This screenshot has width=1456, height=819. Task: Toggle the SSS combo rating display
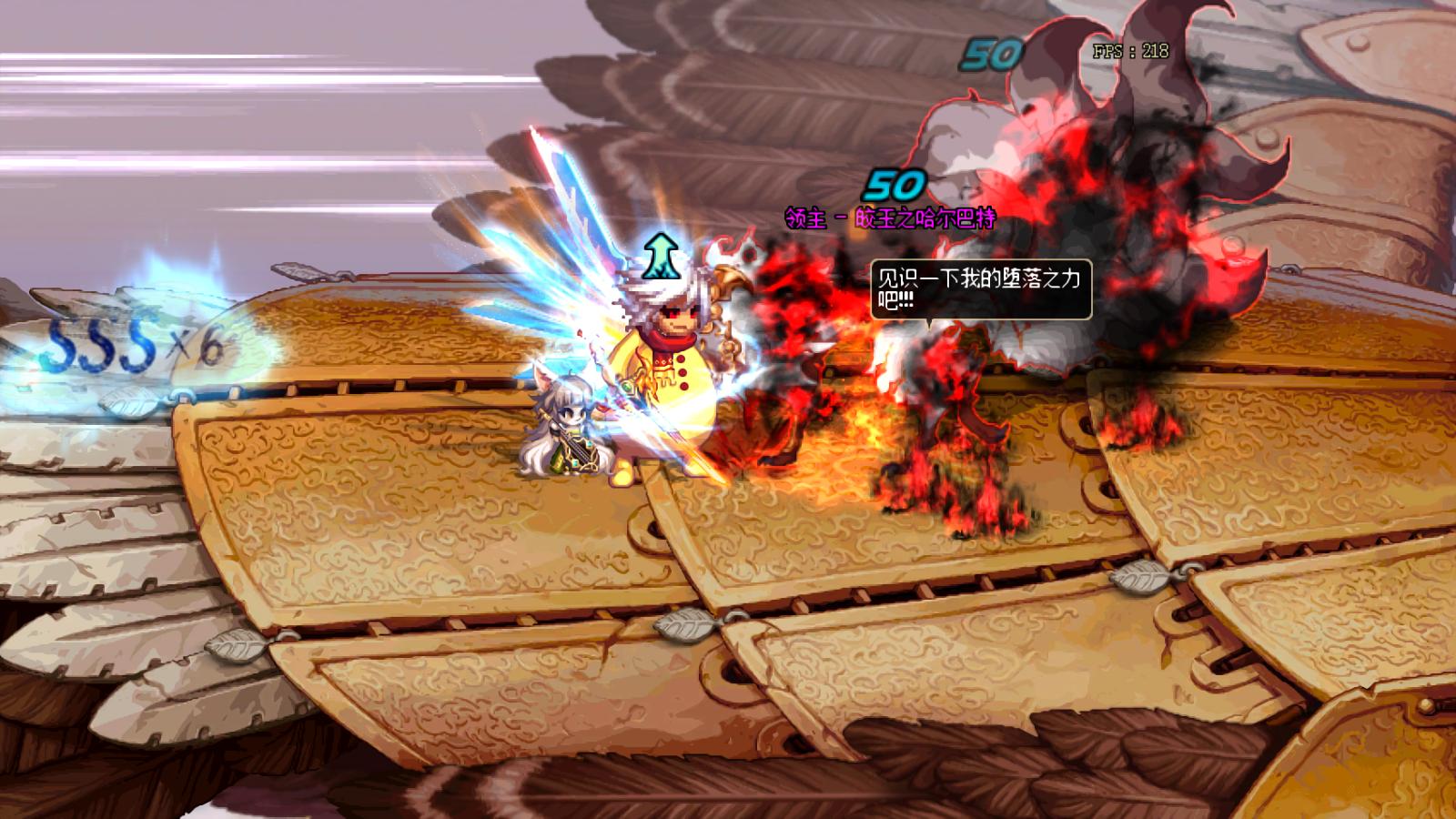100,346
